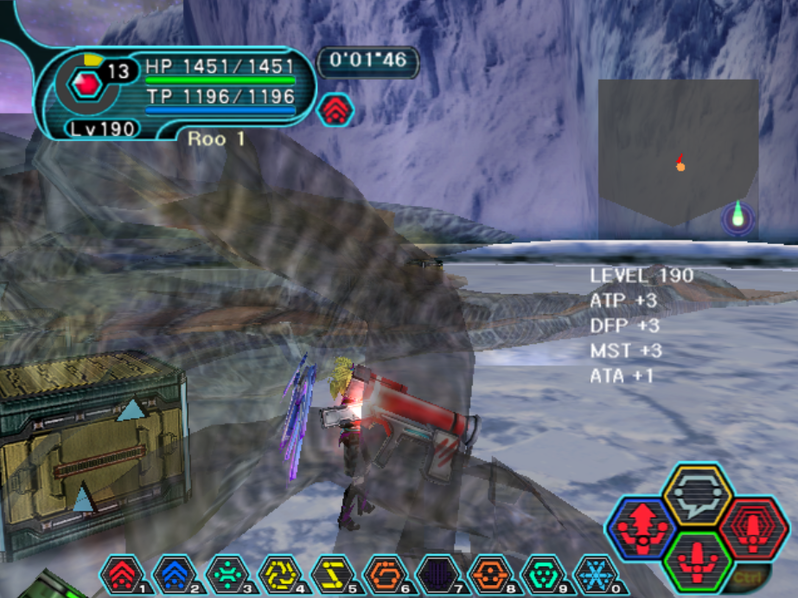Click the red chevron buff status icon

335,109
